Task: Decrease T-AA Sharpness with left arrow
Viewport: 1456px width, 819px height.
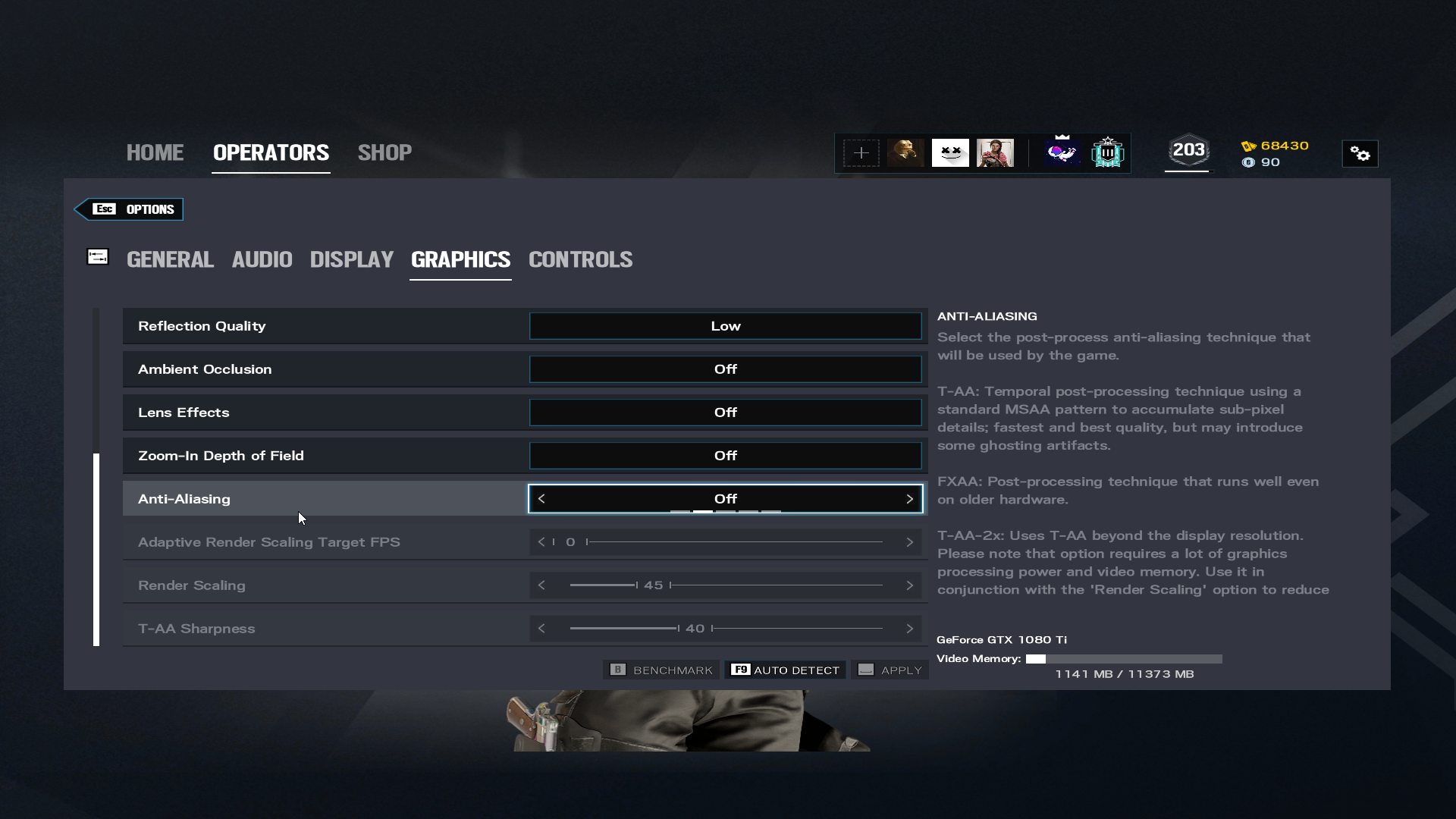Action: point(541,629)
